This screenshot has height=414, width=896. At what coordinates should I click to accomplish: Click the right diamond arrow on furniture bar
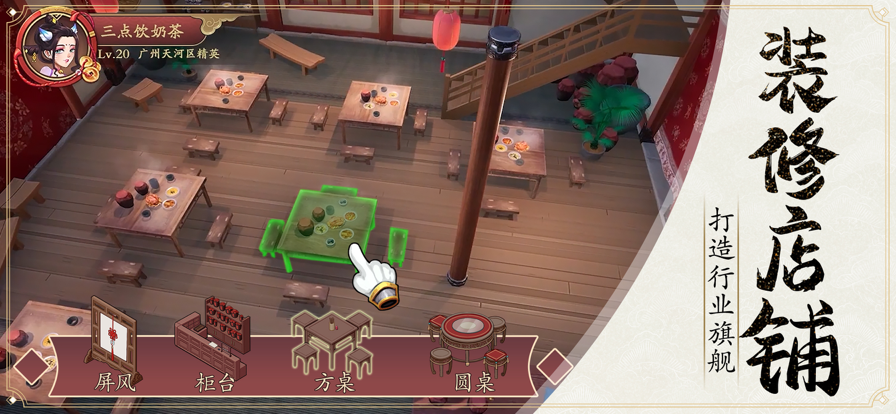coord(555,368)
